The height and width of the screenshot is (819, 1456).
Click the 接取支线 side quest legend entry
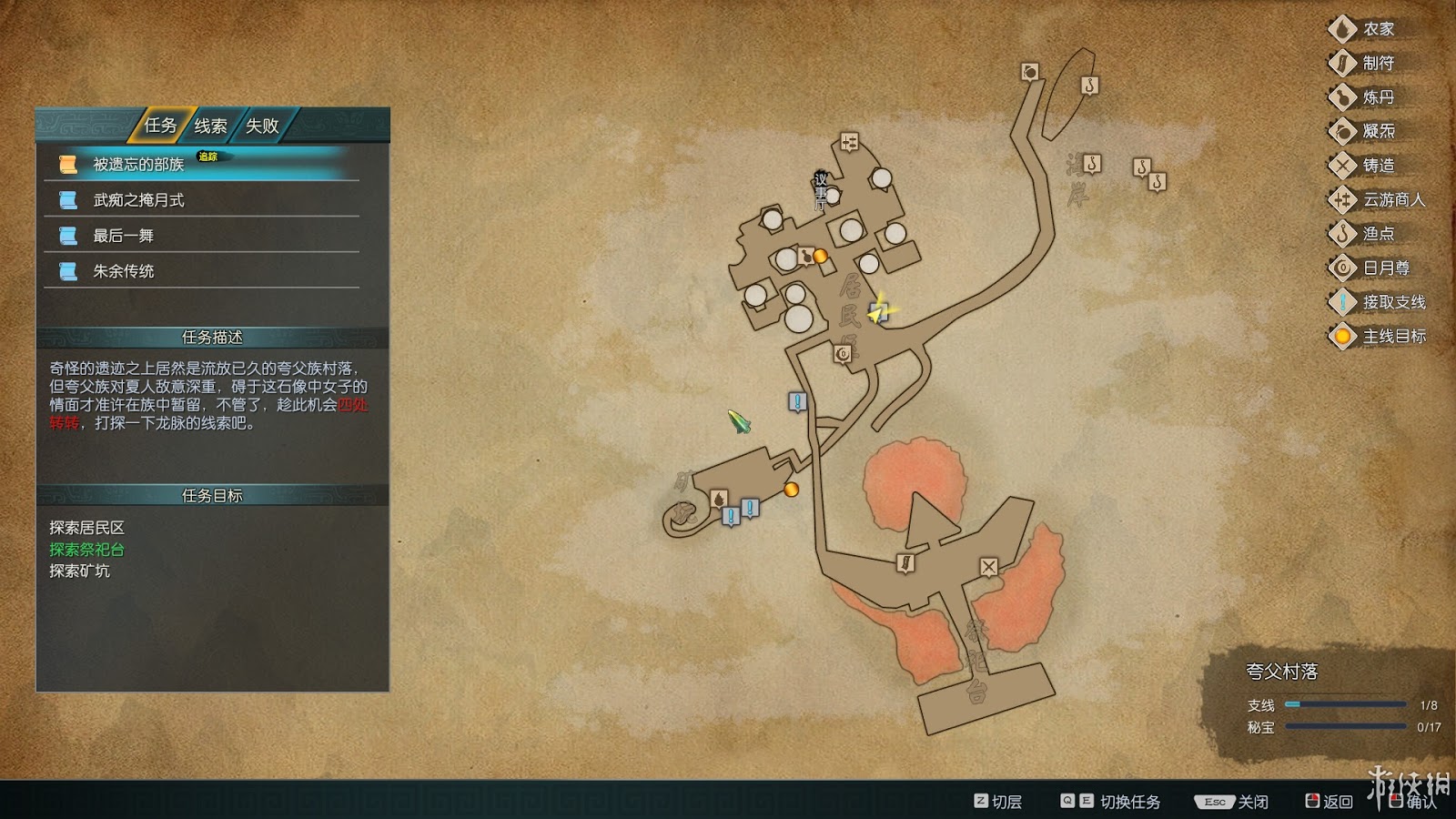click(x=1392, y=302)
